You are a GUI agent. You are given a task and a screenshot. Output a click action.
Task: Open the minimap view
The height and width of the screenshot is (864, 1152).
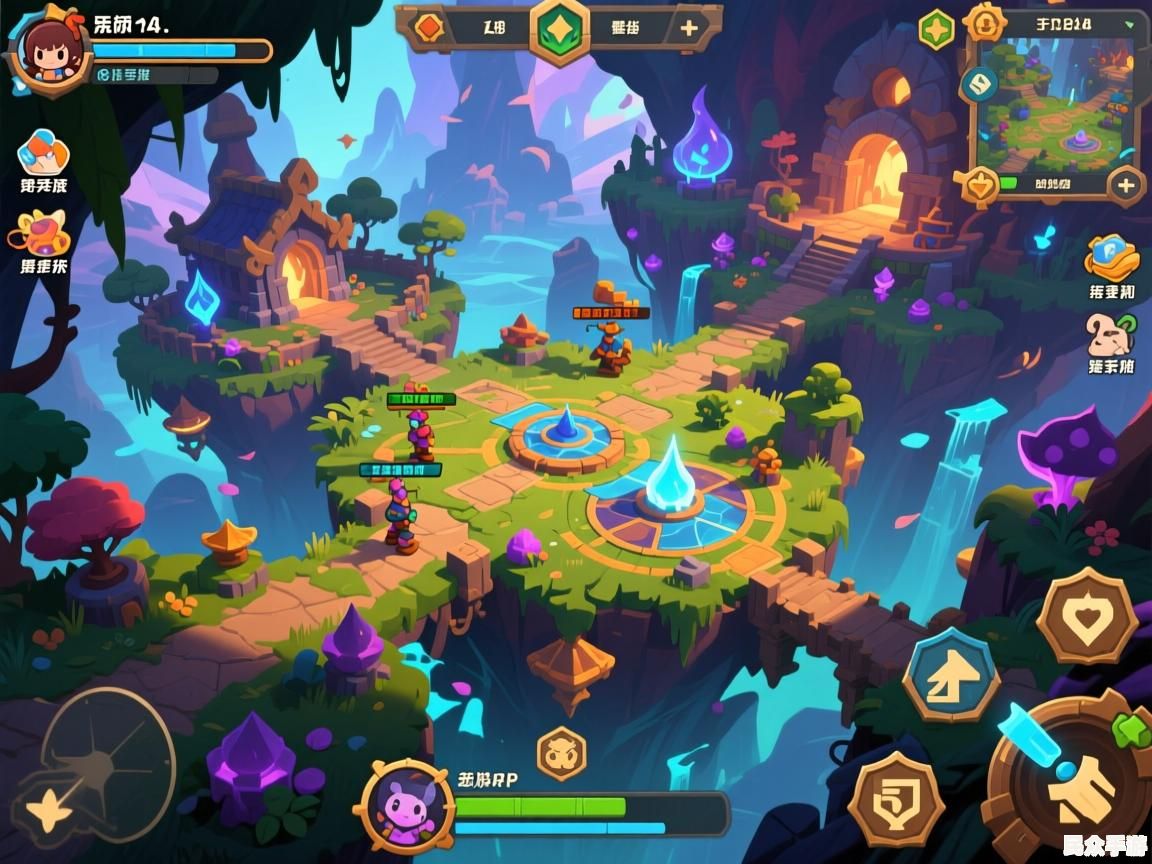coord(1056,105)
